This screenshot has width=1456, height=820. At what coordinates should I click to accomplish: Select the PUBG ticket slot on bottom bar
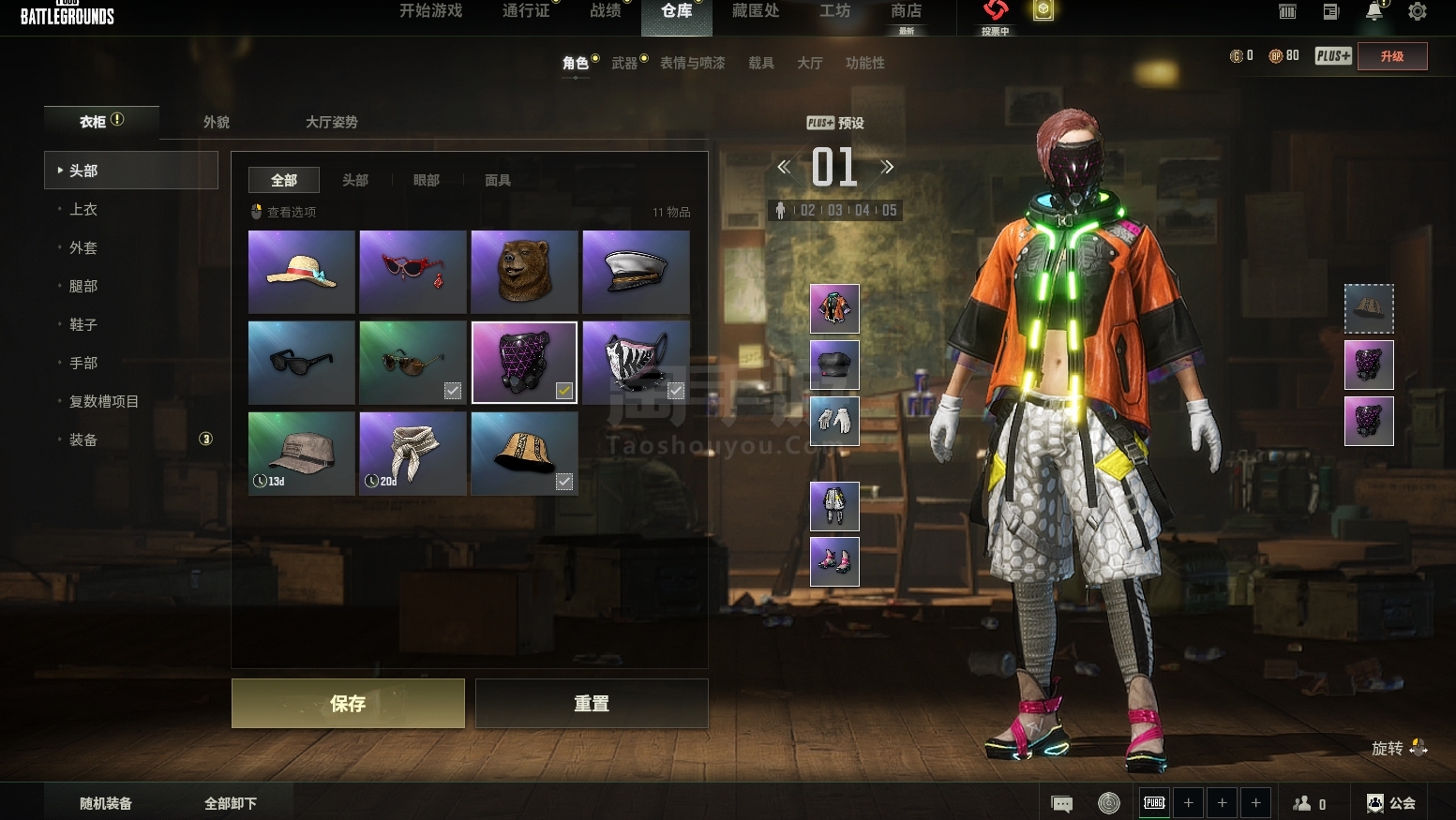(x=1153, y=803)
